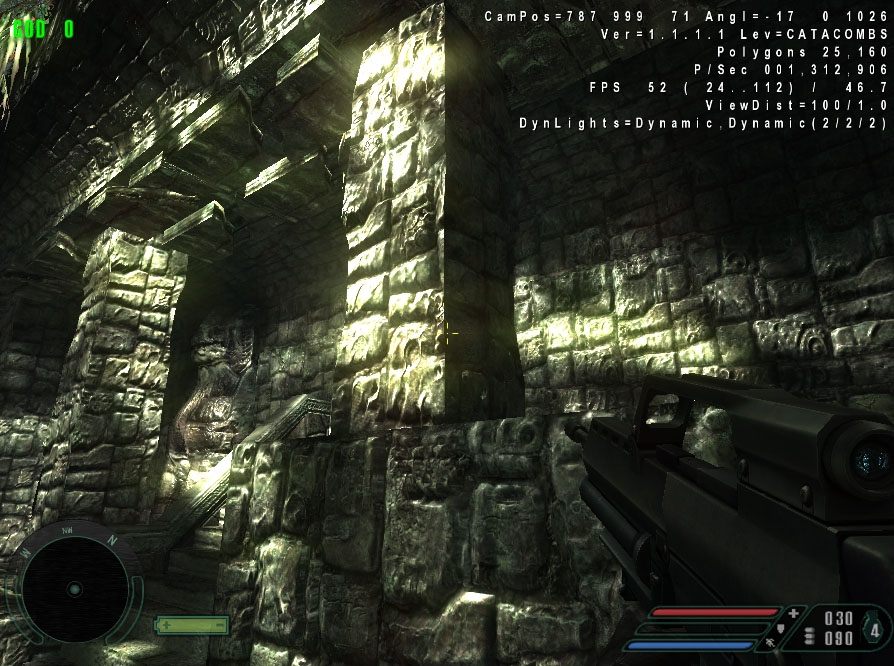Click the stacked-bullets ammo icon
The height and width of the screenshot is (666, 894).
(810, 638)
